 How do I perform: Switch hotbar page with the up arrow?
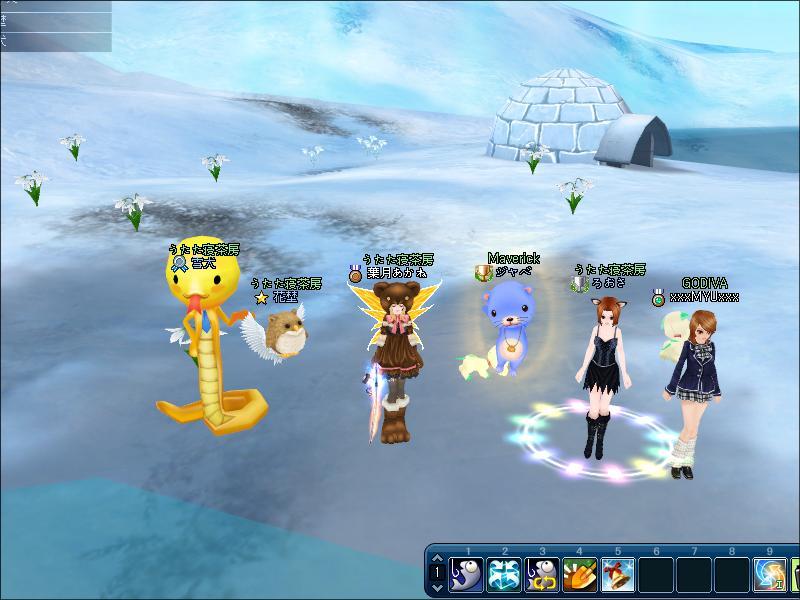click(437, 560)
